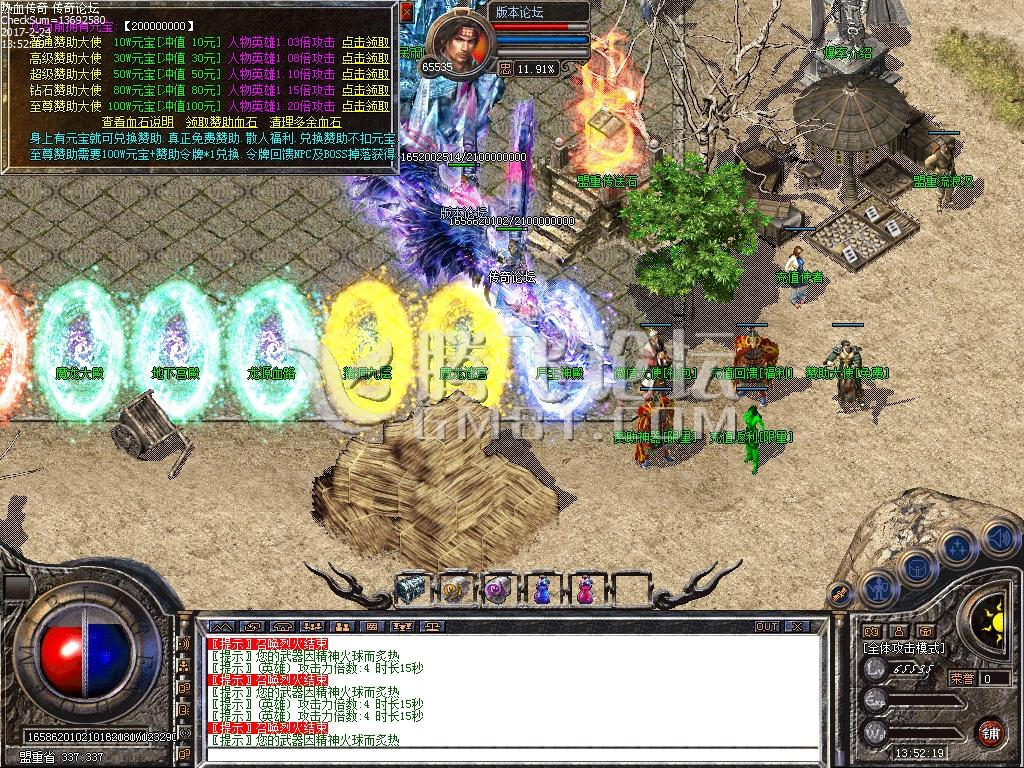Select 领取赞助血石 link
This screenshot has width=1024, height=768.
pos(223,122)
